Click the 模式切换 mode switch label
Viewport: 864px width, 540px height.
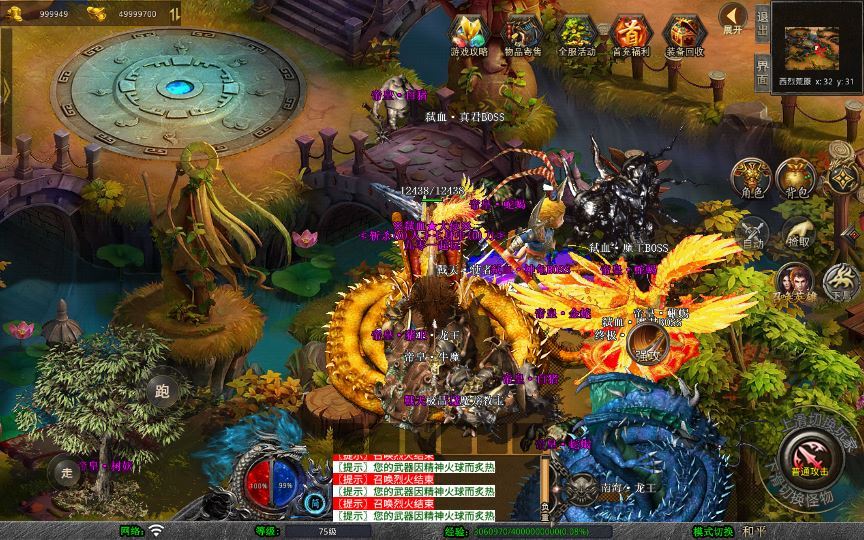tap(714, 531)
